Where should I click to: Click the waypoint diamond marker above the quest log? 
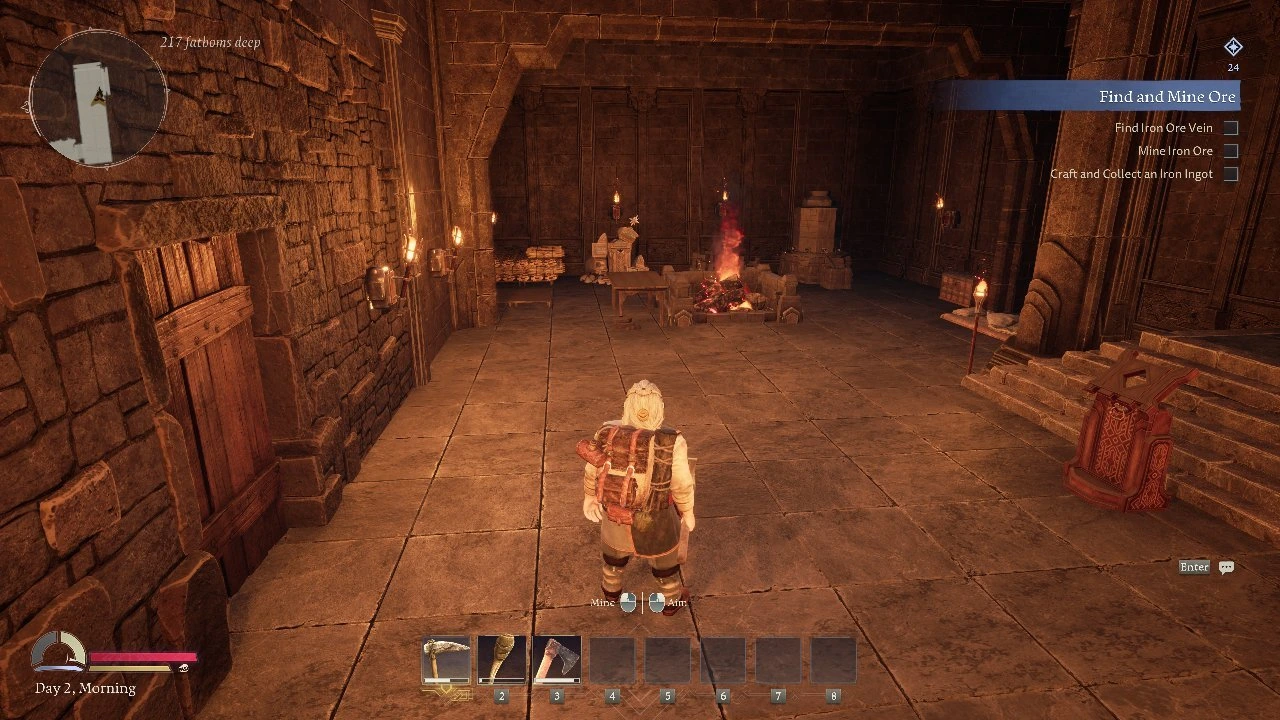coord(1232,47)
